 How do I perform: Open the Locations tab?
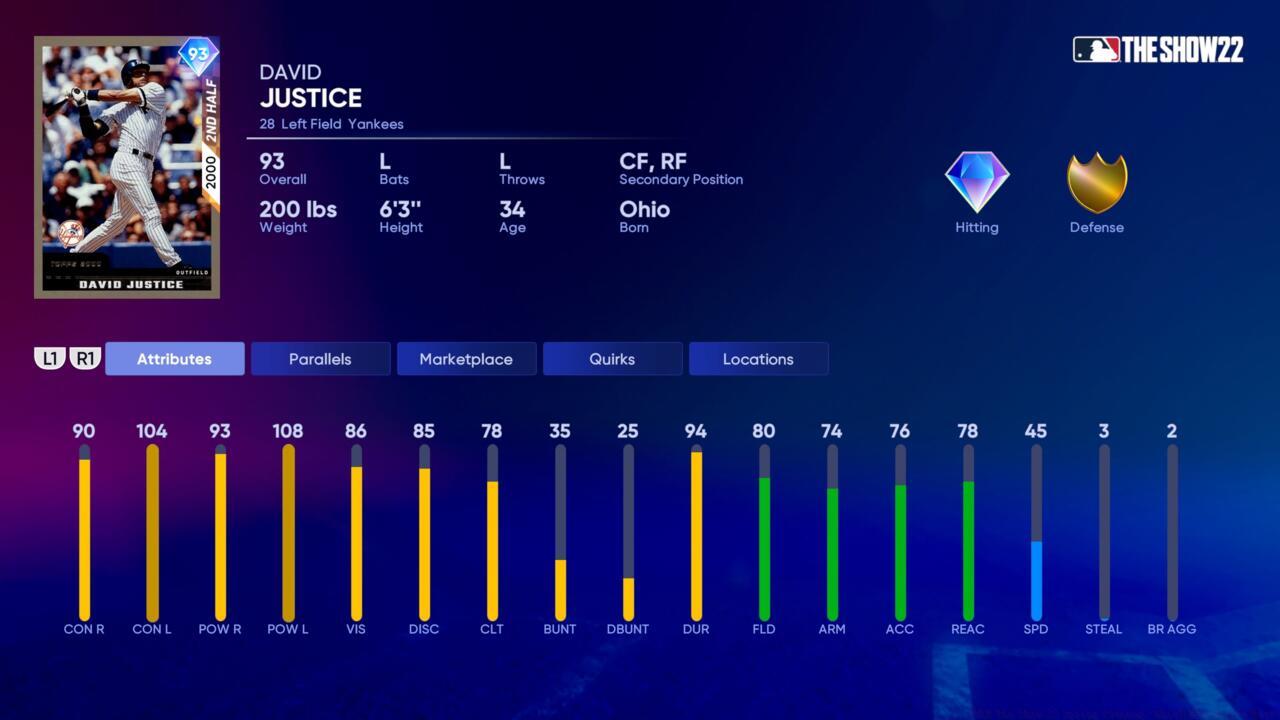point(758,358)
